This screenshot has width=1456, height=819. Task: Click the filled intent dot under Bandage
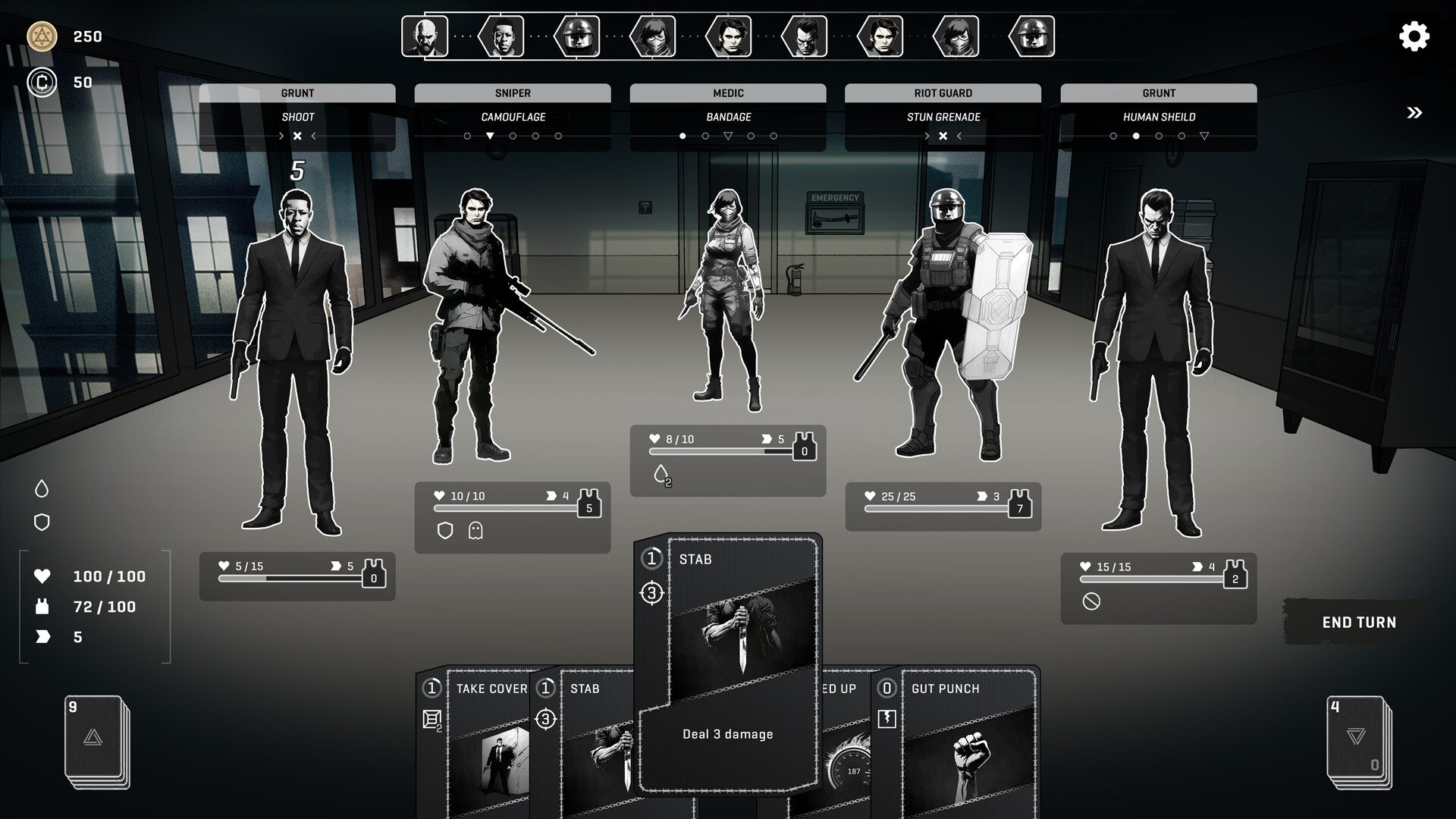click(682, 136)
